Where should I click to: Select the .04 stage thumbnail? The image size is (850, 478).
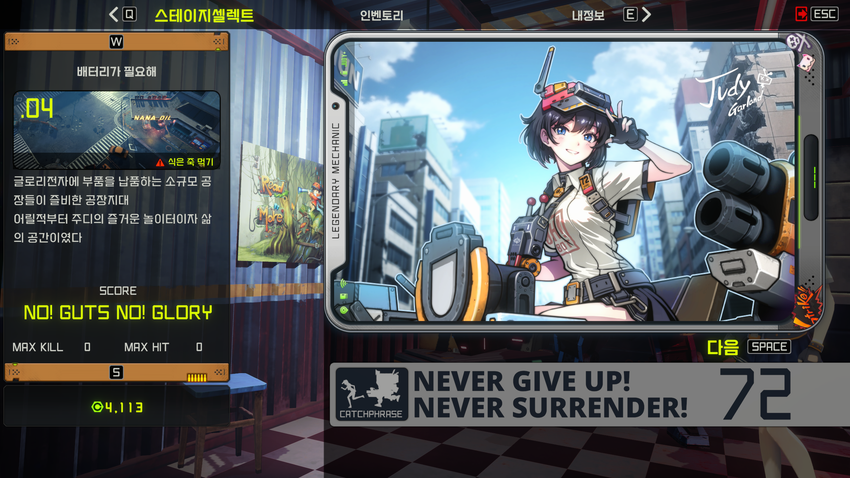click(116, 129)
